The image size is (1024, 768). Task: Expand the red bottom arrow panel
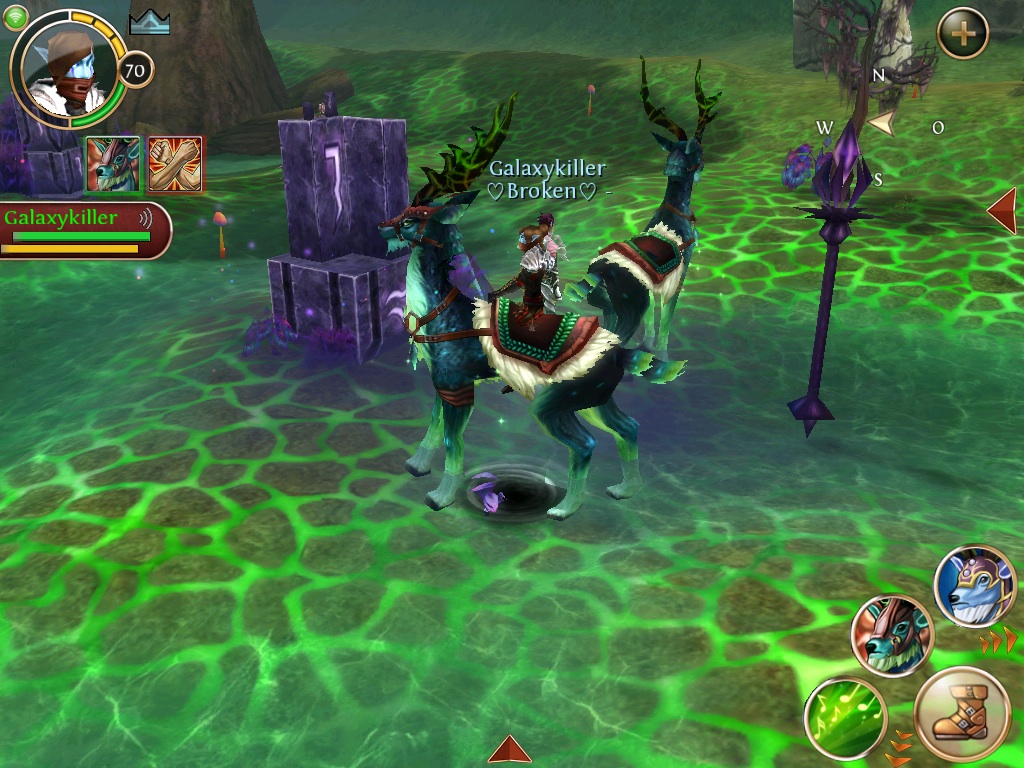tap(510, 750)
